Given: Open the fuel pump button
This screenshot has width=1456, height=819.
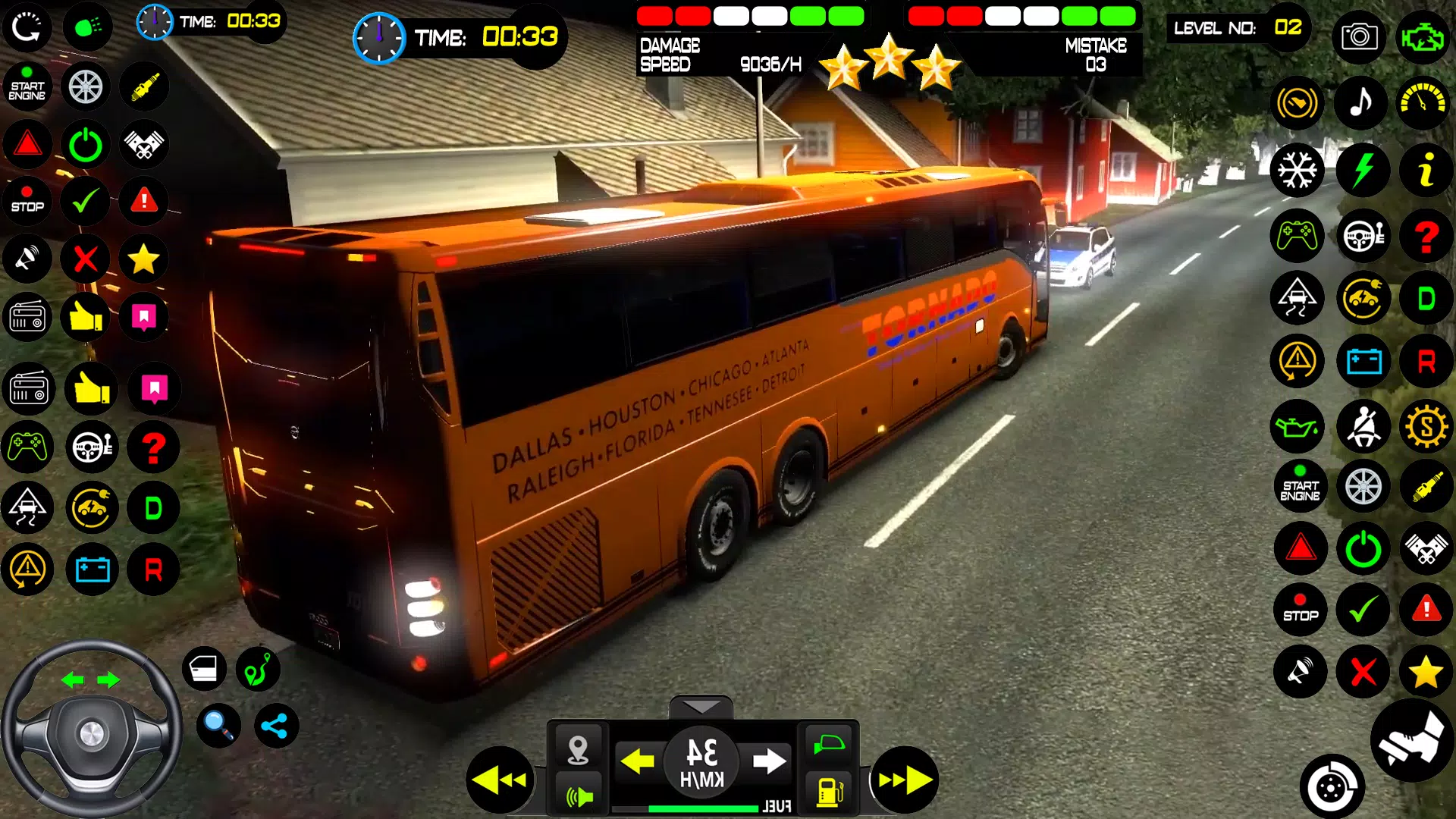Looking at the screenshot, I should coord(830,792).
